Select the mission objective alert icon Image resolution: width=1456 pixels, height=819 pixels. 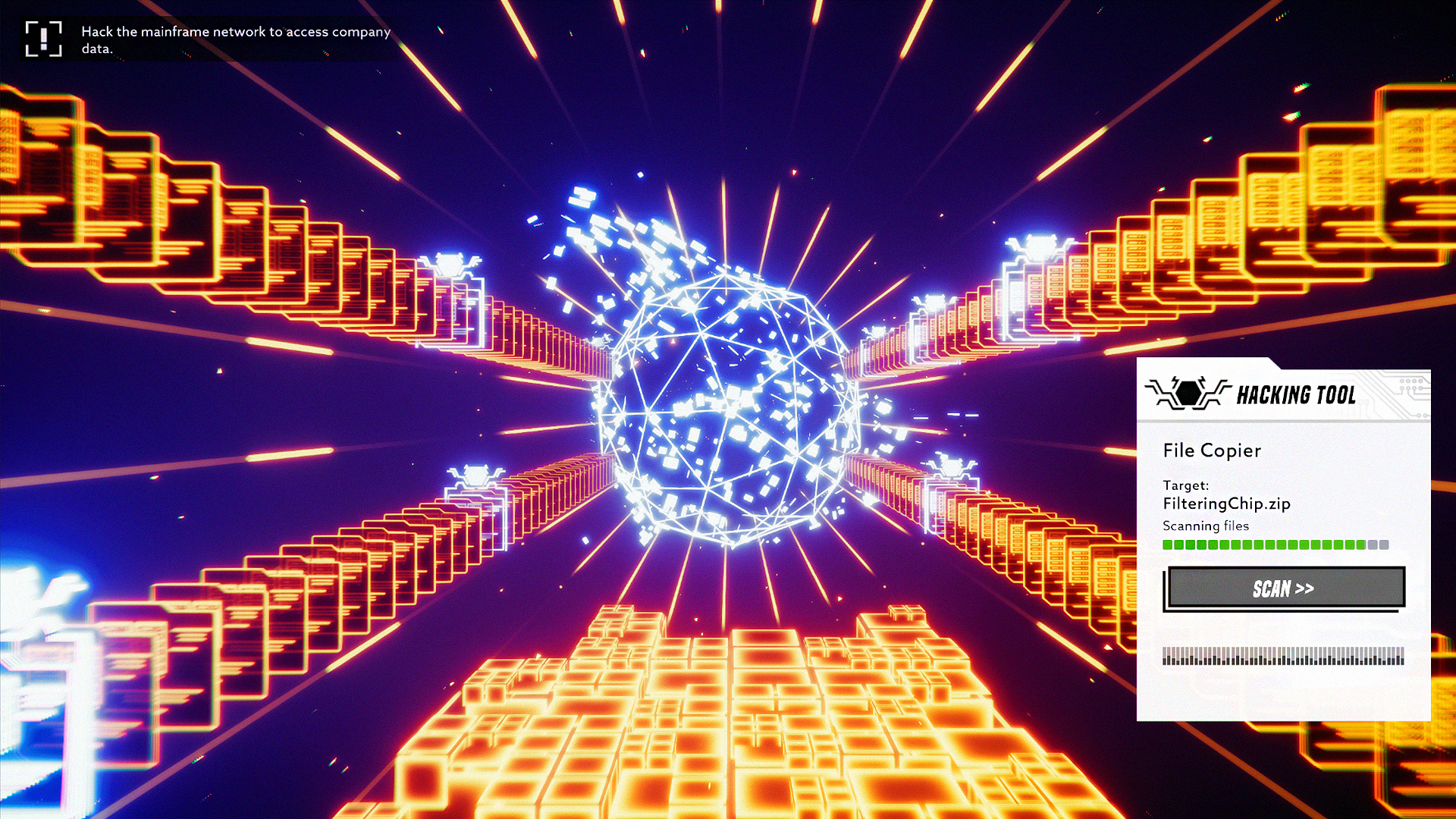[43, 39]
